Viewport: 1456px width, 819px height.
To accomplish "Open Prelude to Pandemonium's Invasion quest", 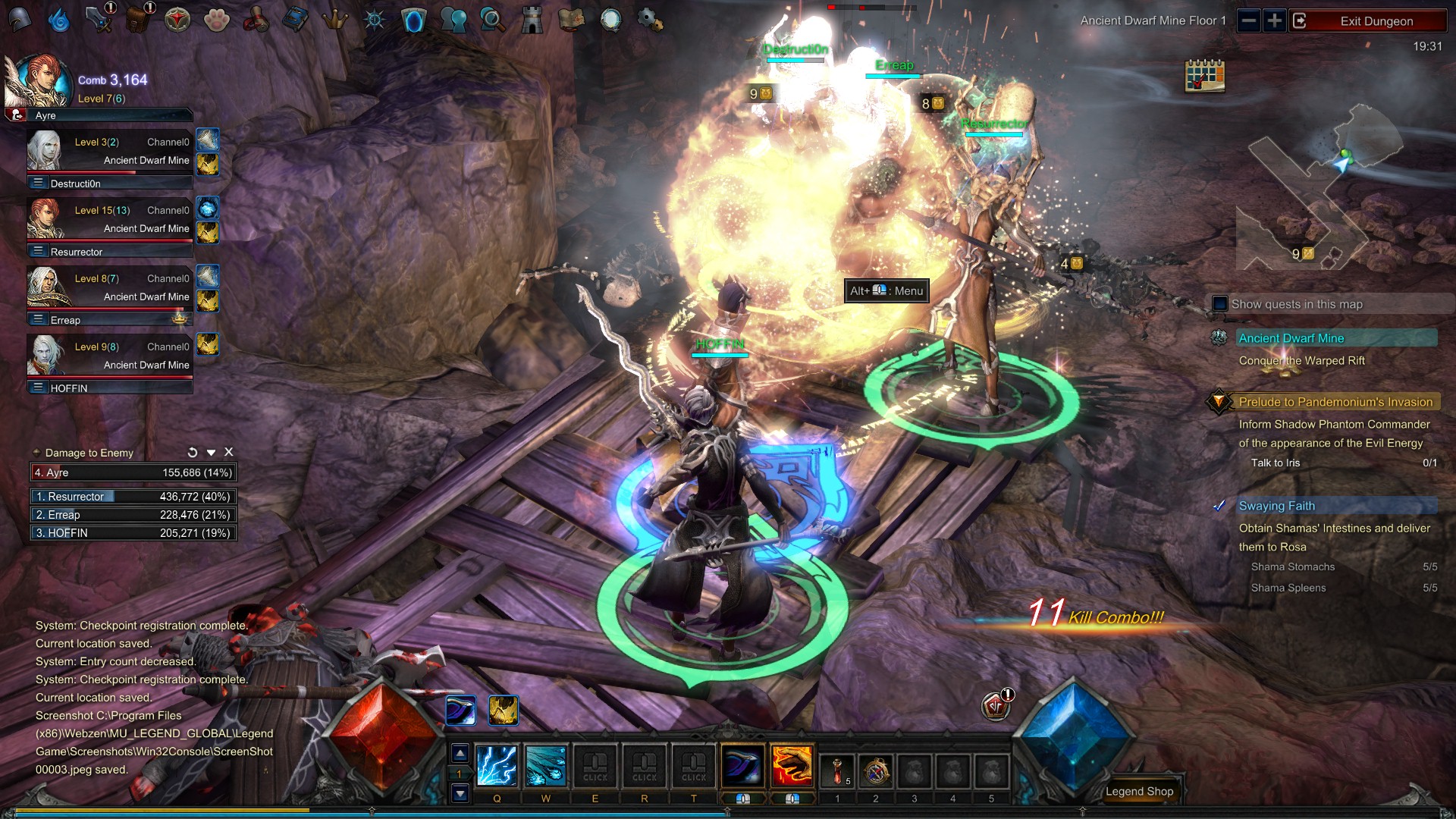I will (x=1335, y=402).
